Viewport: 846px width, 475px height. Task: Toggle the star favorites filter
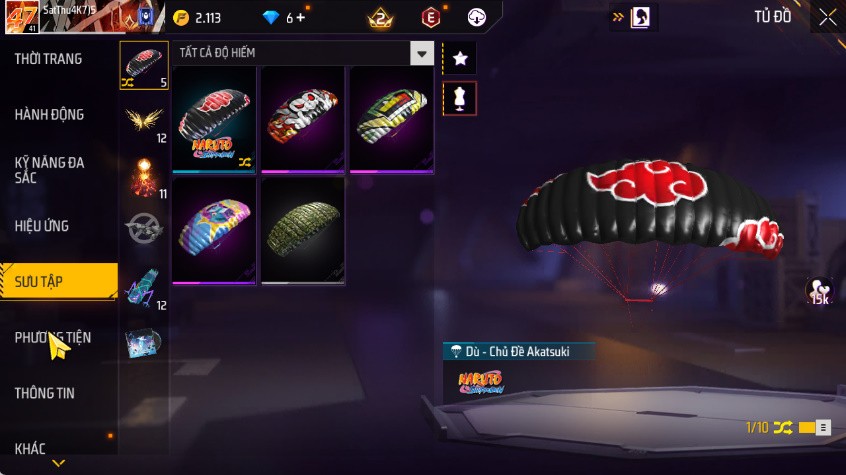(x=460, y=59)
